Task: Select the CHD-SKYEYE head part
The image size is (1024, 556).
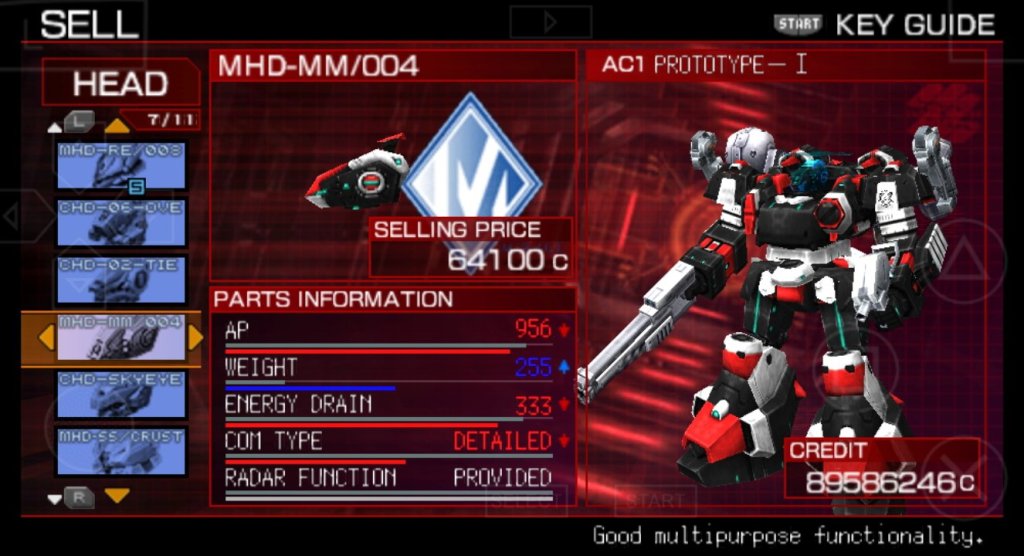Action: [121, 395]
